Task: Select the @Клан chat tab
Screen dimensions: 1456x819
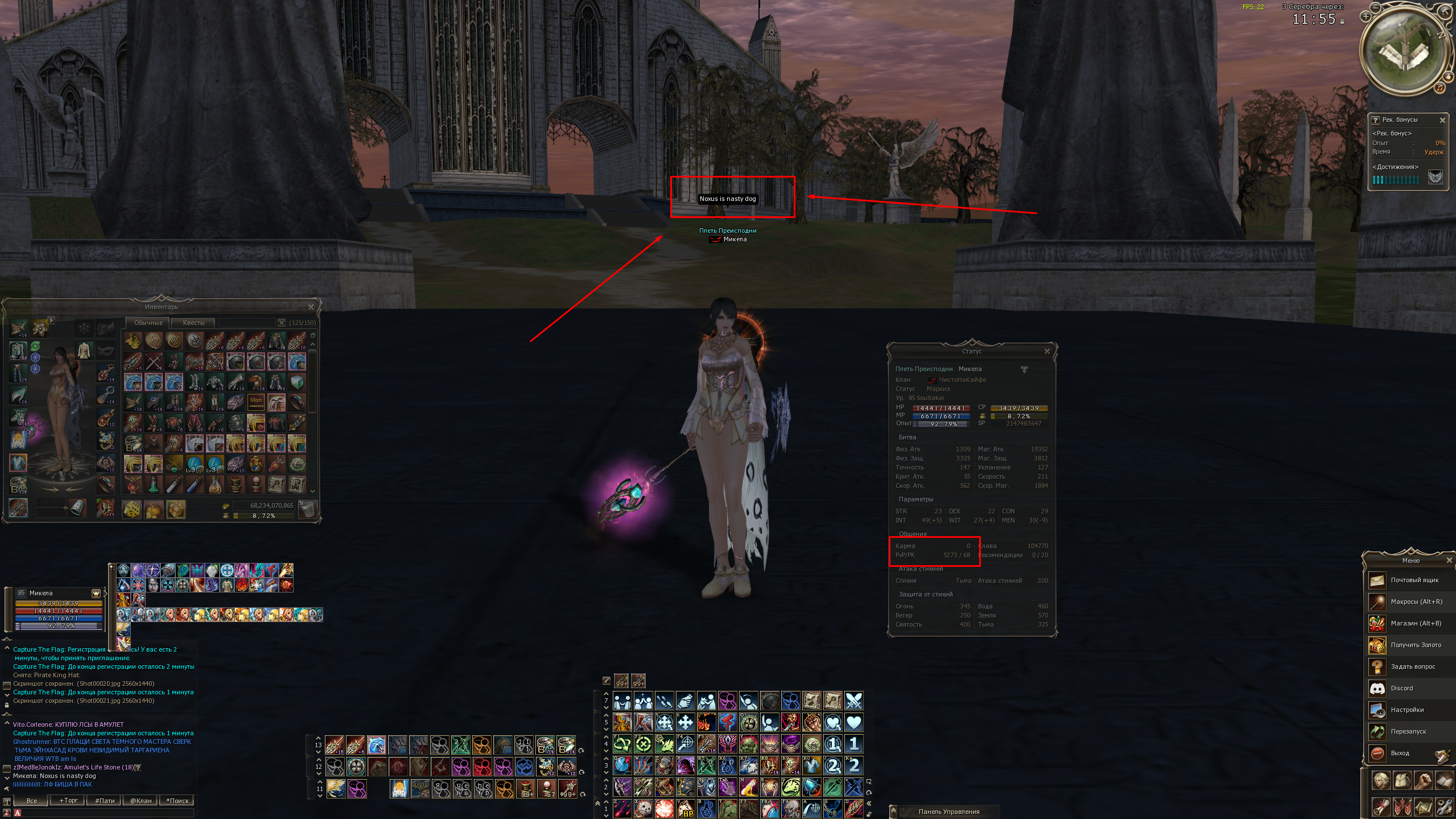Action: pyautogui.click(x=140, y=800)
